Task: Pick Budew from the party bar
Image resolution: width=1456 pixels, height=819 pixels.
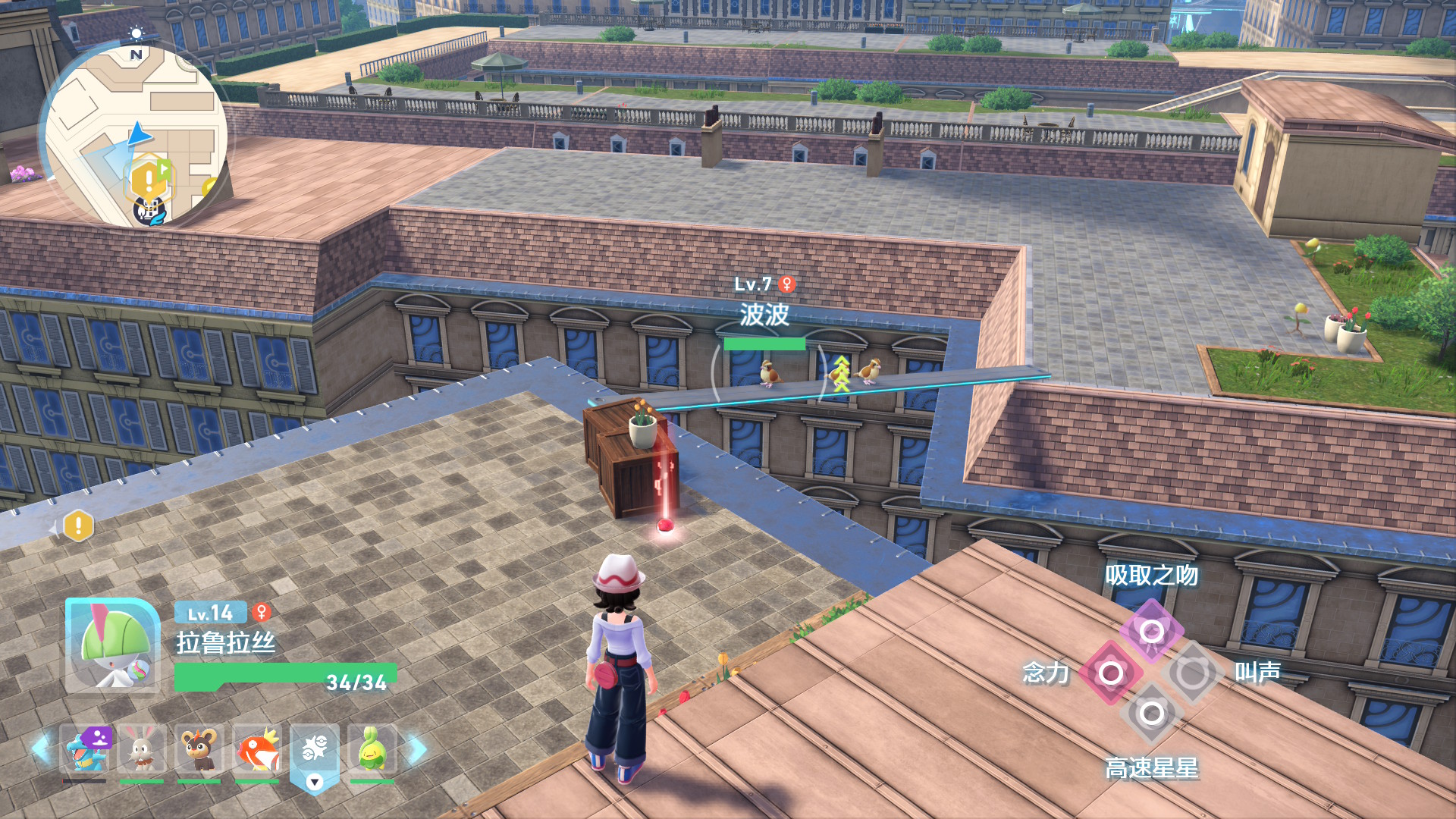Action: tap(372, 749)
